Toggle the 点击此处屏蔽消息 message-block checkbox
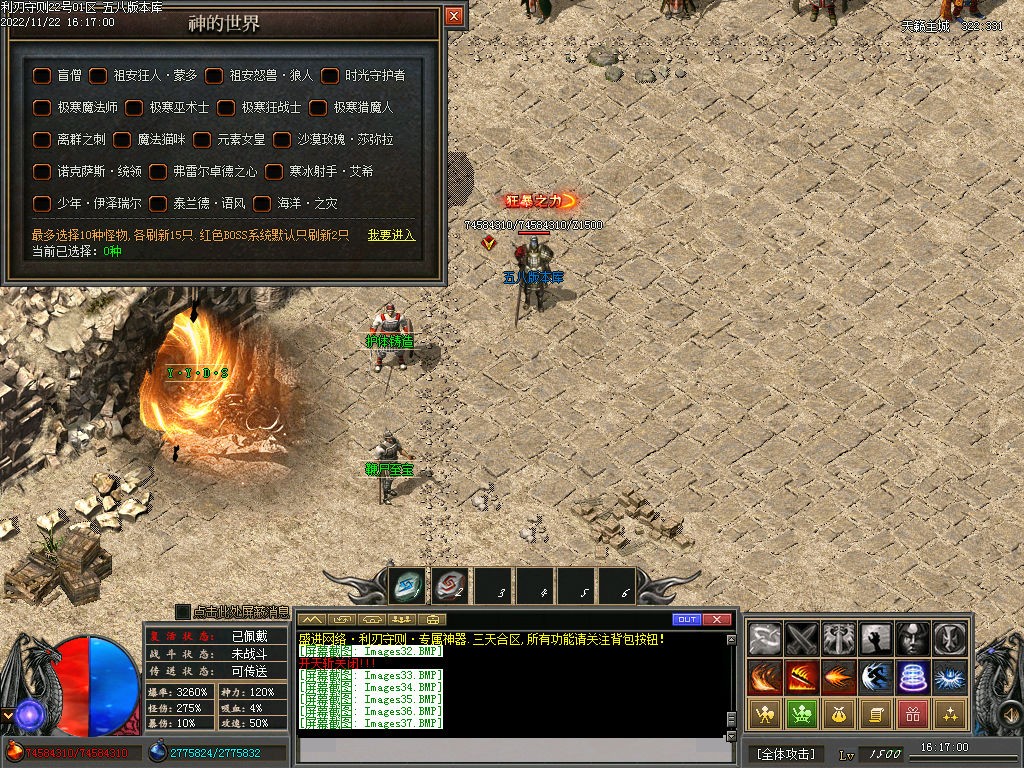Viewport: 1024px width, 768px height. [x=183, y=612]
